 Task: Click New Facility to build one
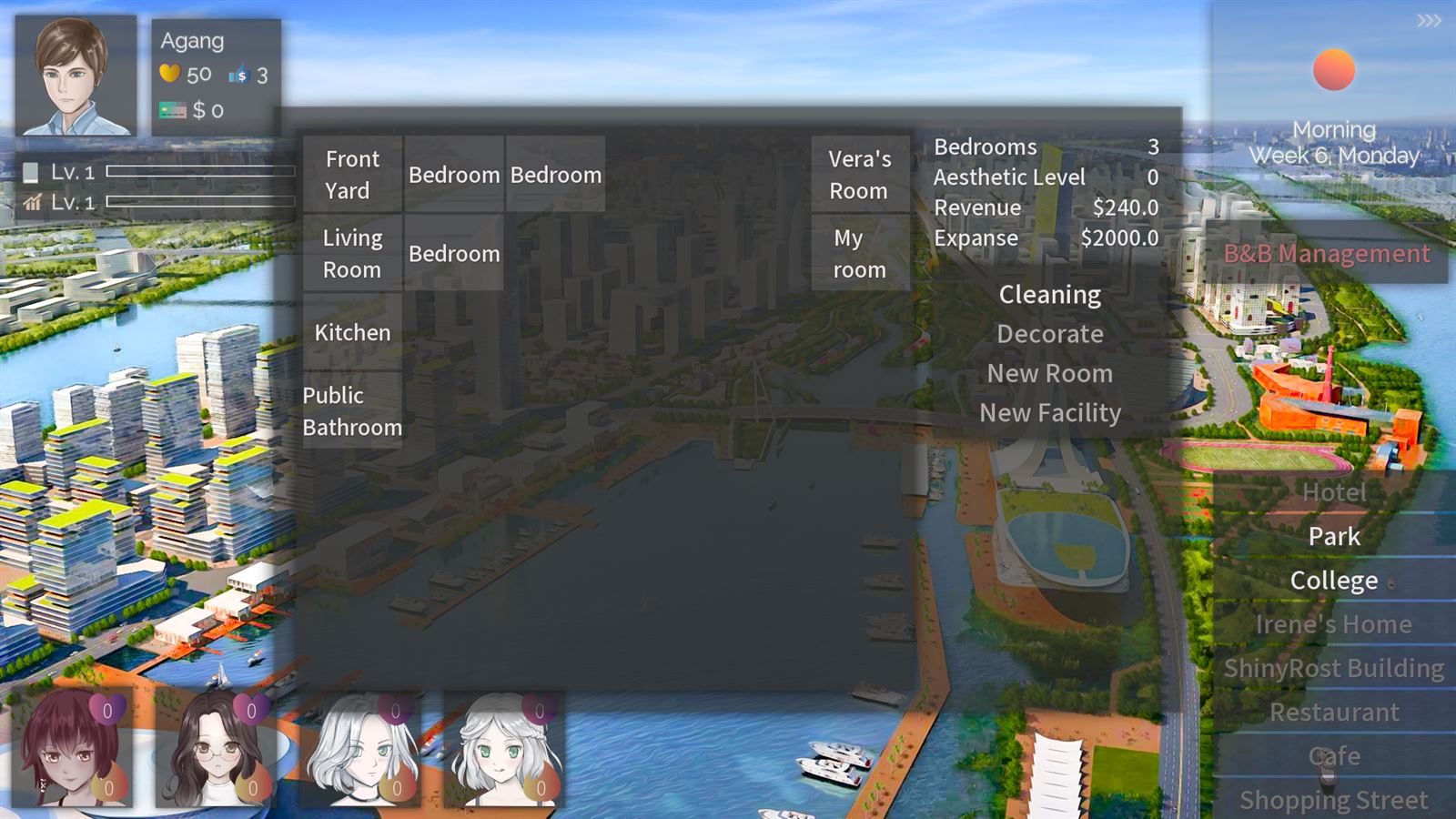pos(1051,412)
